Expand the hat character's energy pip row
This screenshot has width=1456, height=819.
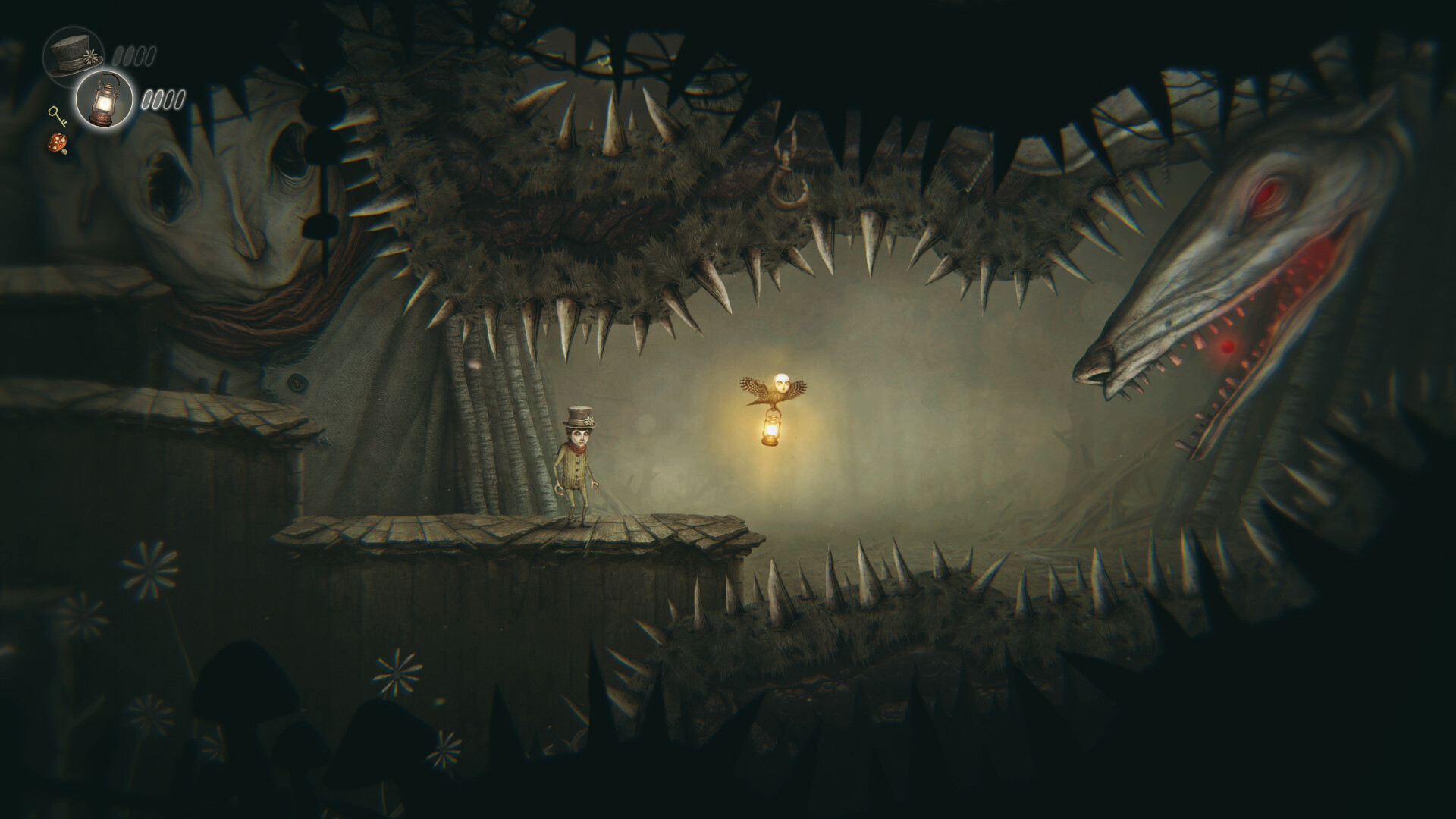[x=133, y=56]
